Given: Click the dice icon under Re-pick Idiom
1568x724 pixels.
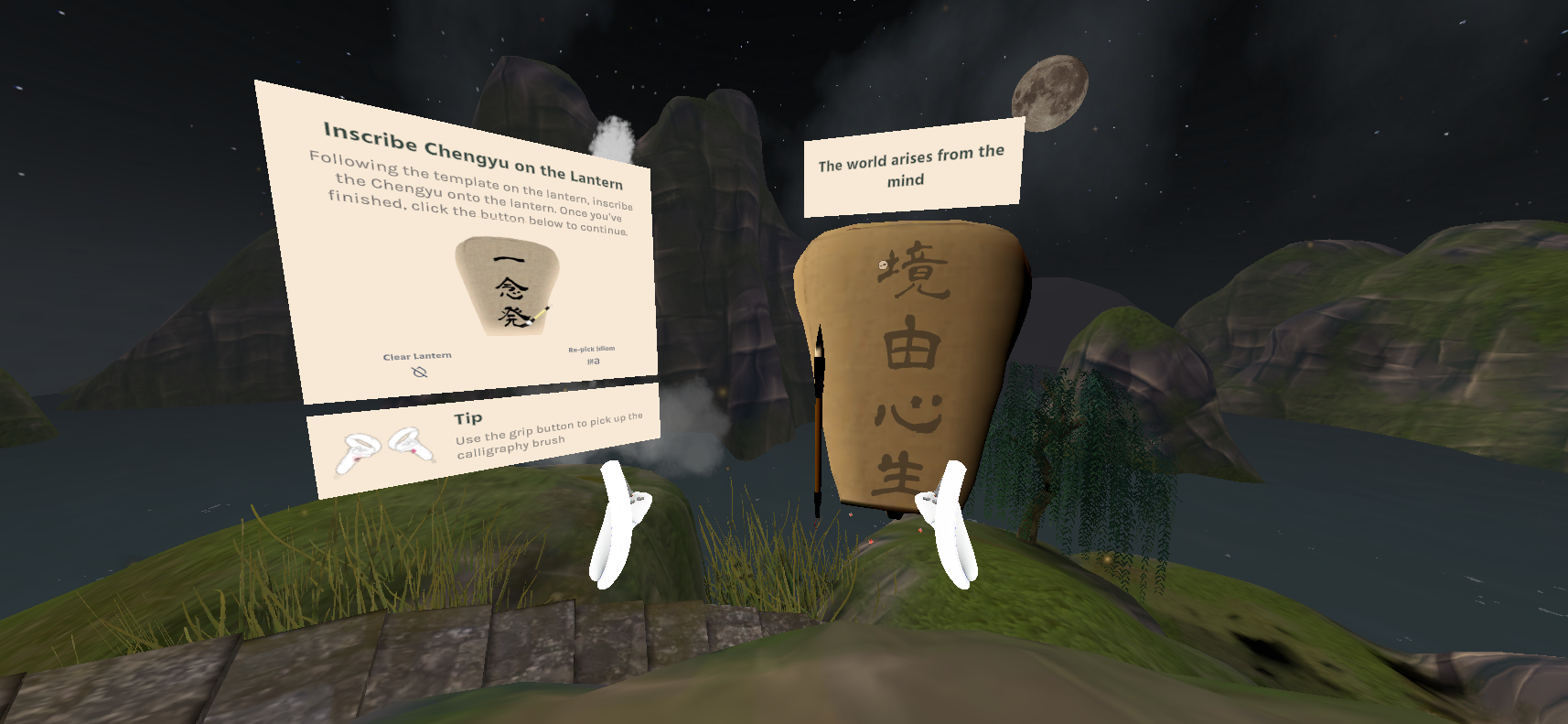Looking at the screenshot, I should (594, 361).
